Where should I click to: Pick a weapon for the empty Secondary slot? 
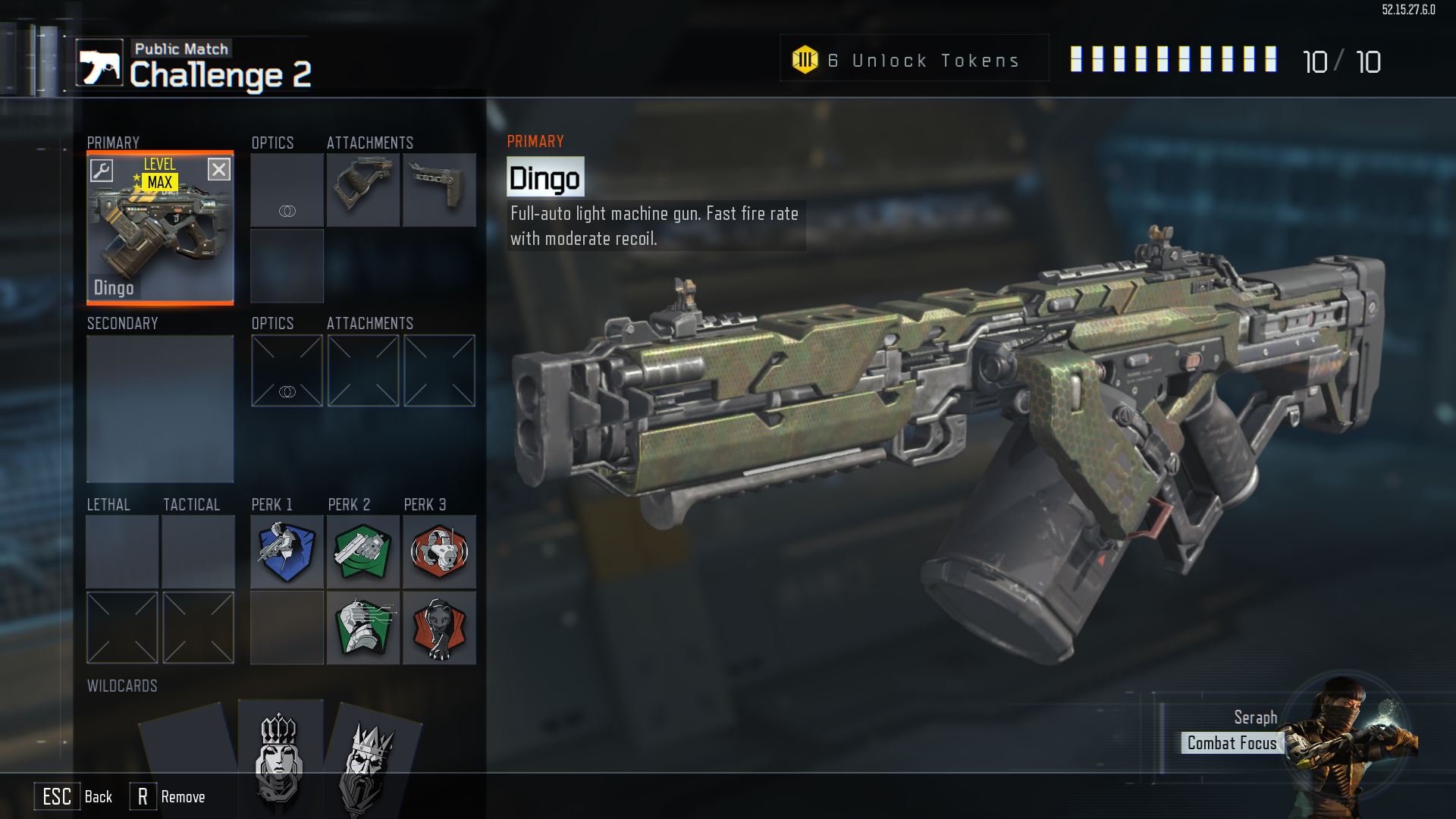[x=160, y=409]
